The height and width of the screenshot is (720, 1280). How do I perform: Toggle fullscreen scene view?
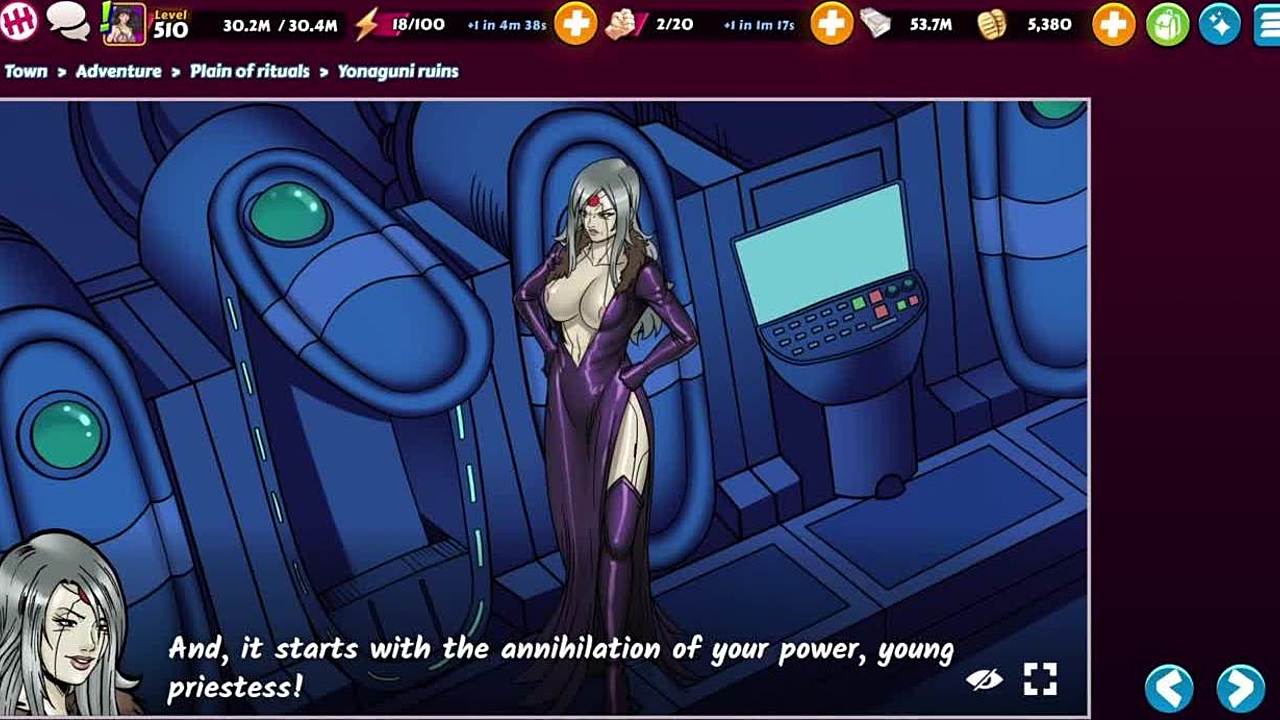(x=1040, y=680)
